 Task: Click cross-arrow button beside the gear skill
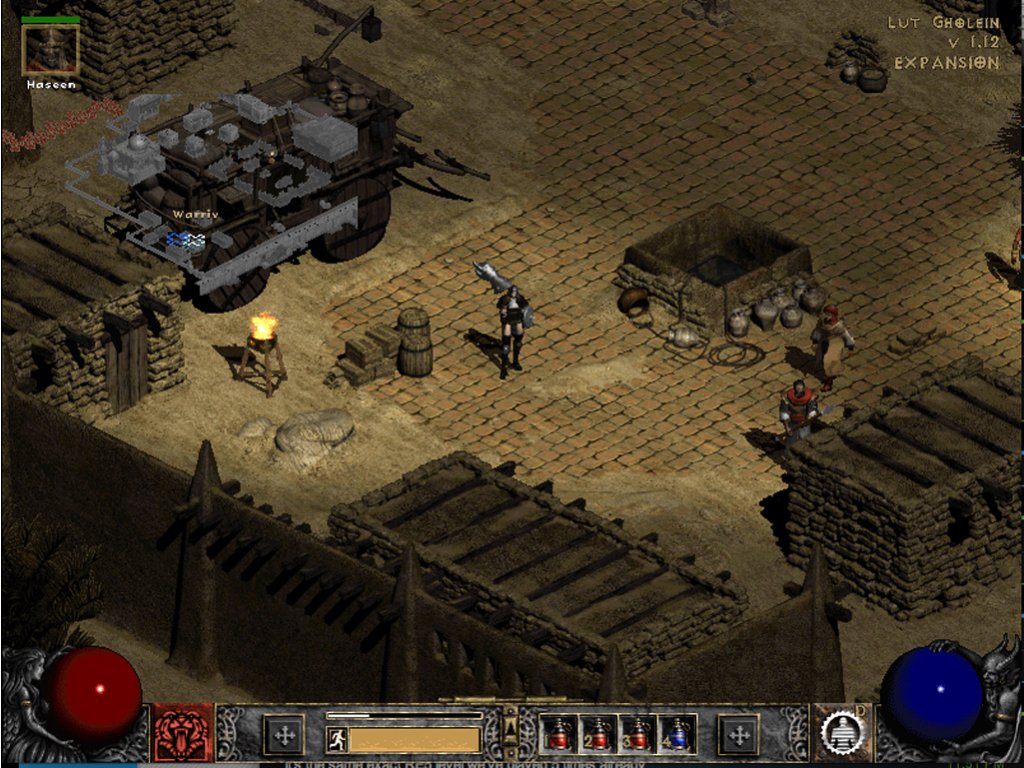pos(739,735)
